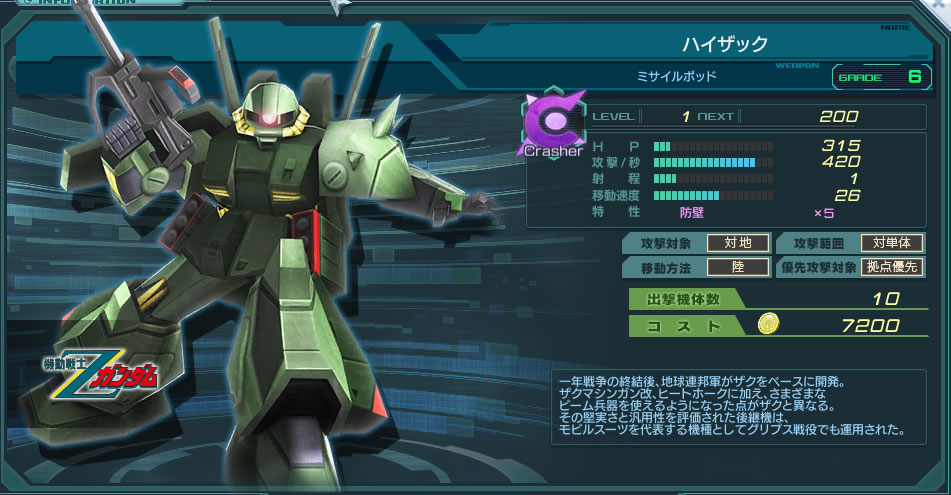Select the 対単体 attack range box
The image size is (951, 495).
(x=892, y=243)
